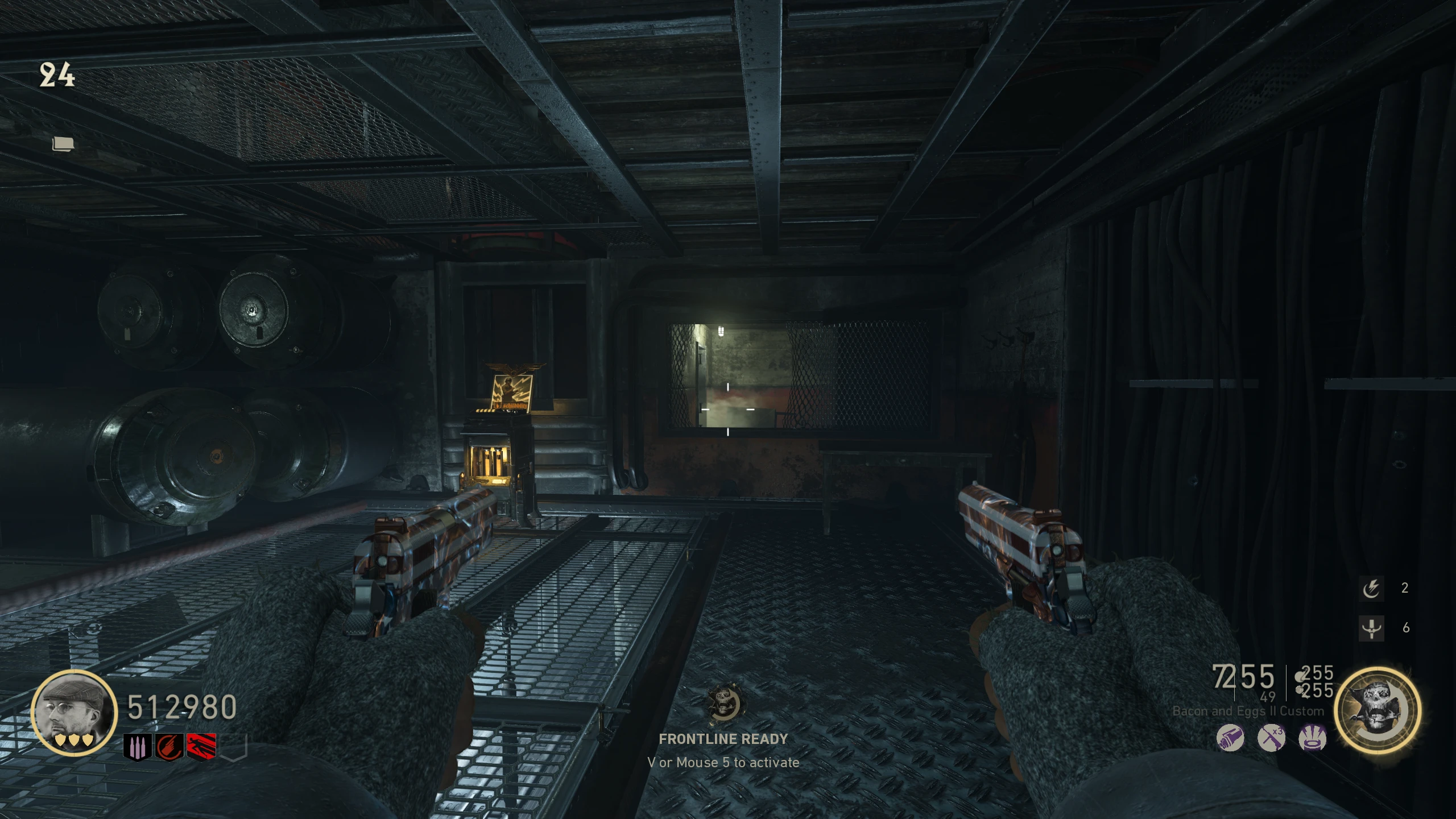Select the skull dagger equipment icon

pos(1371,628)
